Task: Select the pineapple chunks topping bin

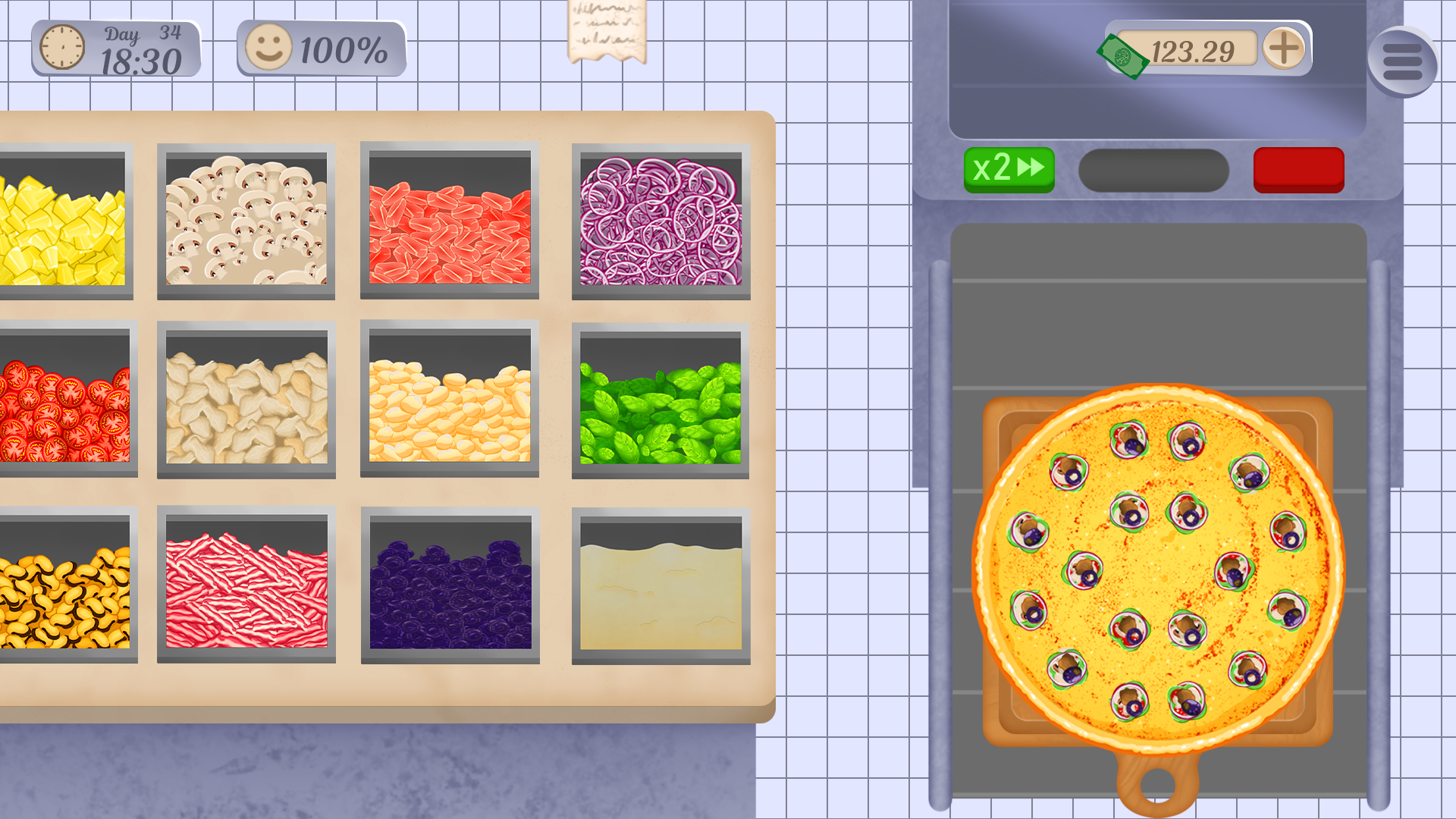Action: tap(61, 220)
